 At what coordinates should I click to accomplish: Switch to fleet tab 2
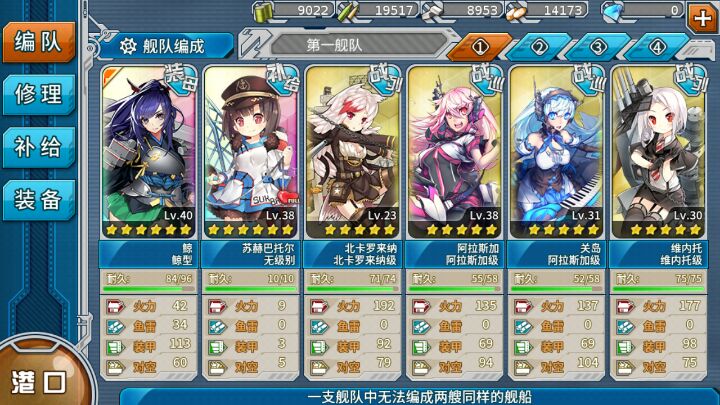(539, 47)
